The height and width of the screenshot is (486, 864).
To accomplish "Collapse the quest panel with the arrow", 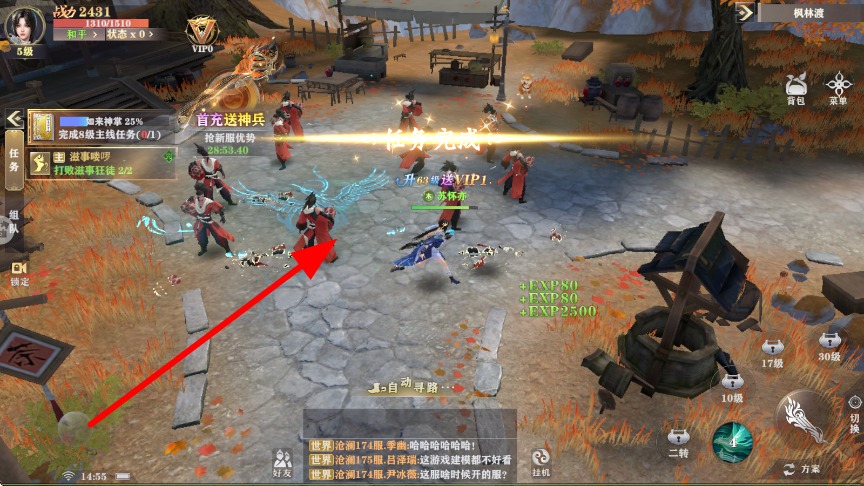I will (14, 118).
